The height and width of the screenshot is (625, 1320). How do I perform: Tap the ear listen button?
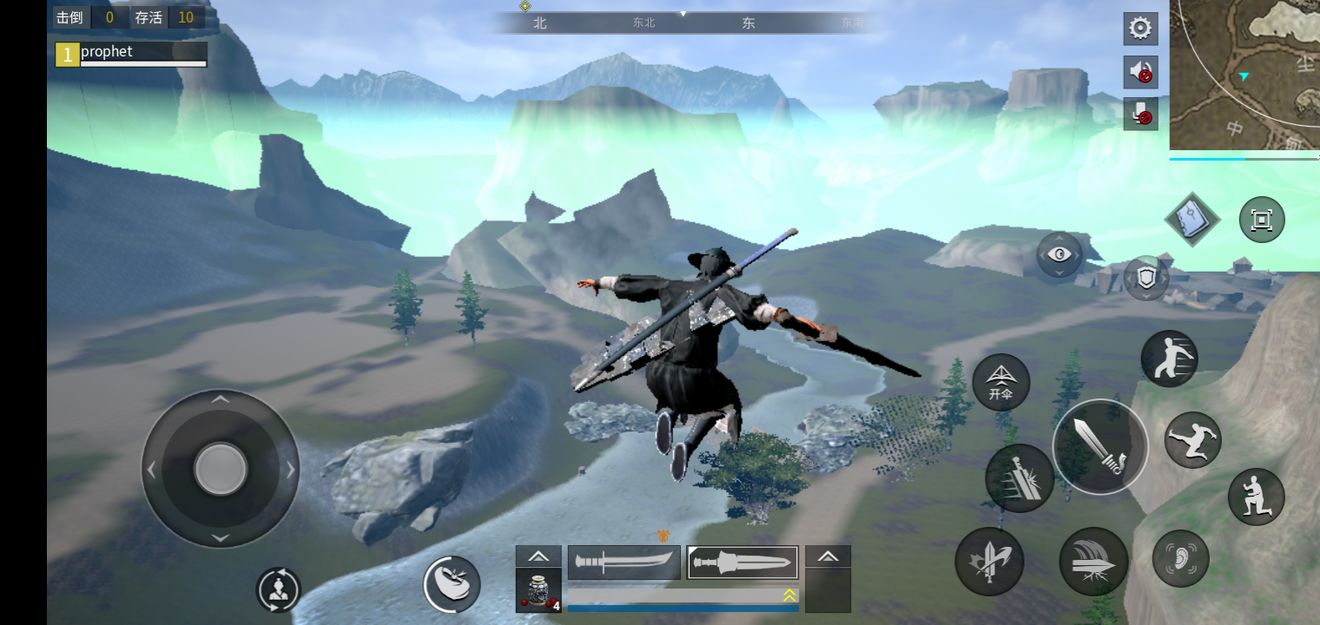[x=1180, y=558]
